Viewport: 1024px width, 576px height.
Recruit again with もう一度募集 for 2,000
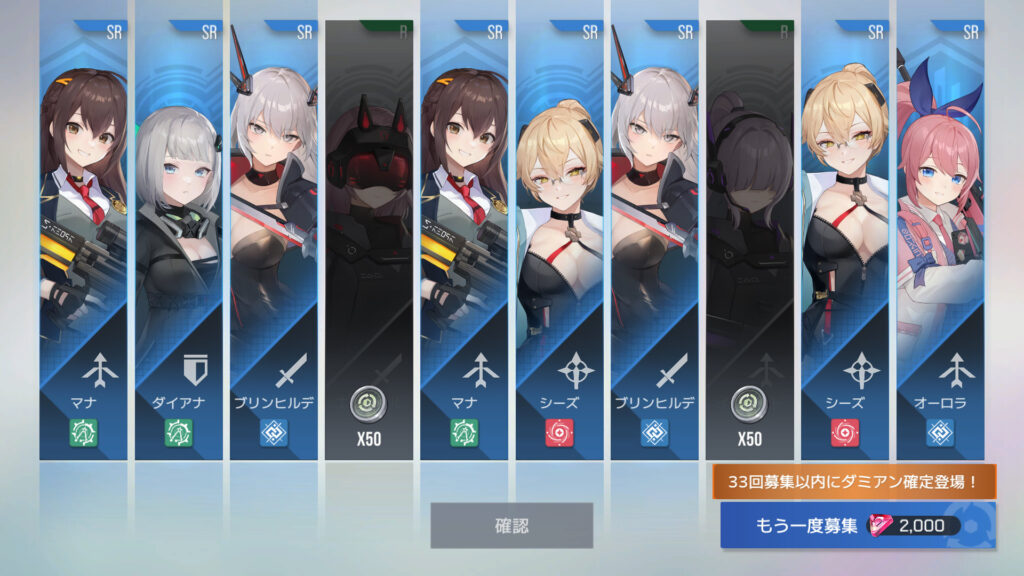click(x=857, y=526)
